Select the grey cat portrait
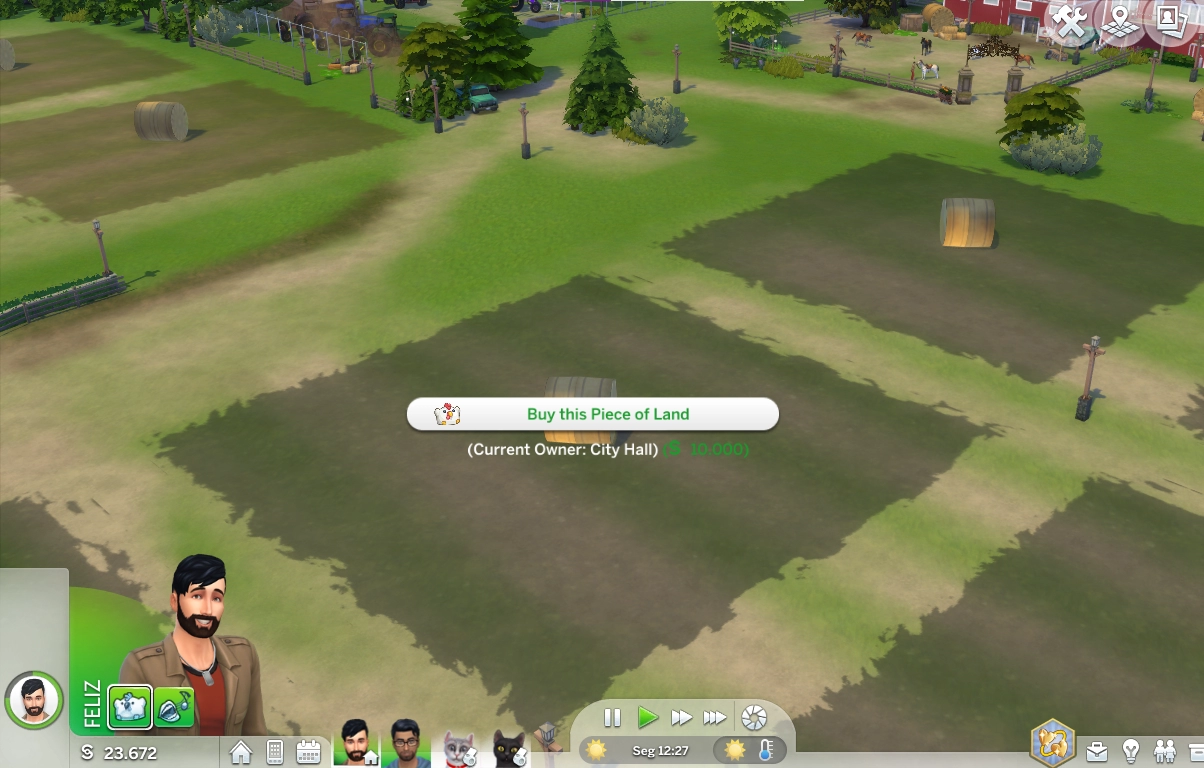Screen dimensions: 1204x768 [458, 748]
